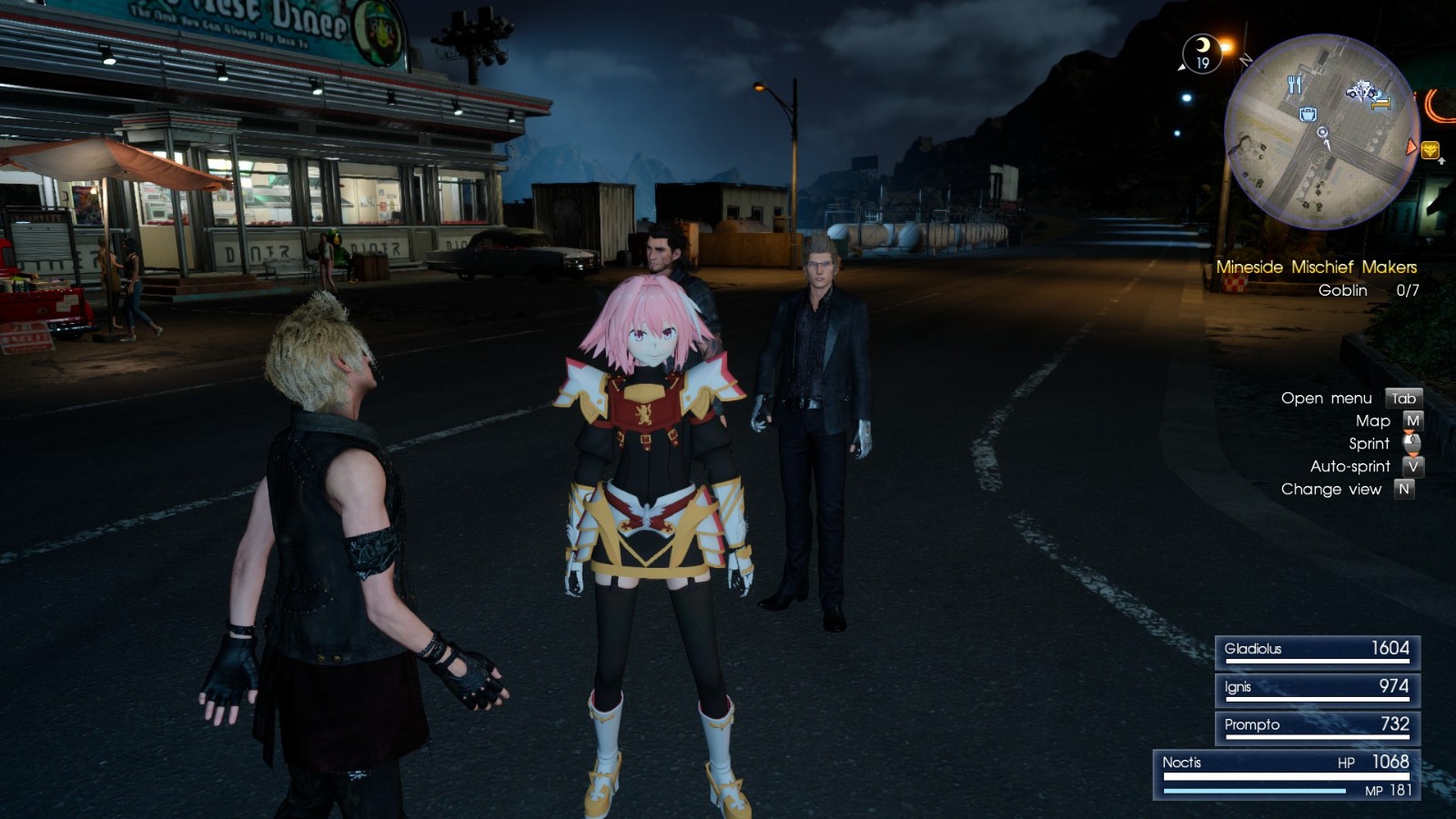
Task: Click the moon phase icon showing 19
Action: (1203, 53)
